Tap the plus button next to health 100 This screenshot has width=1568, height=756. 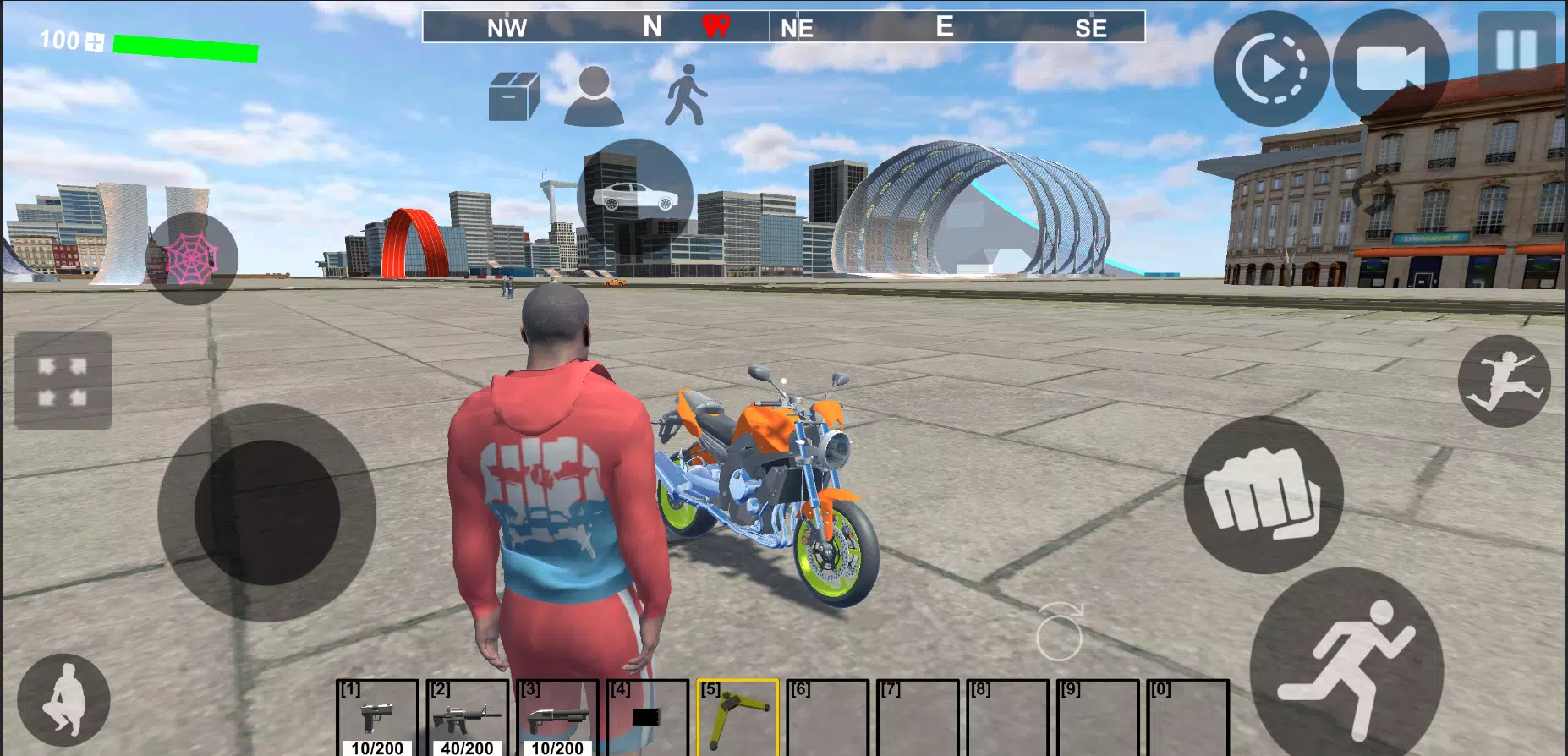click(x=93, y=41)
